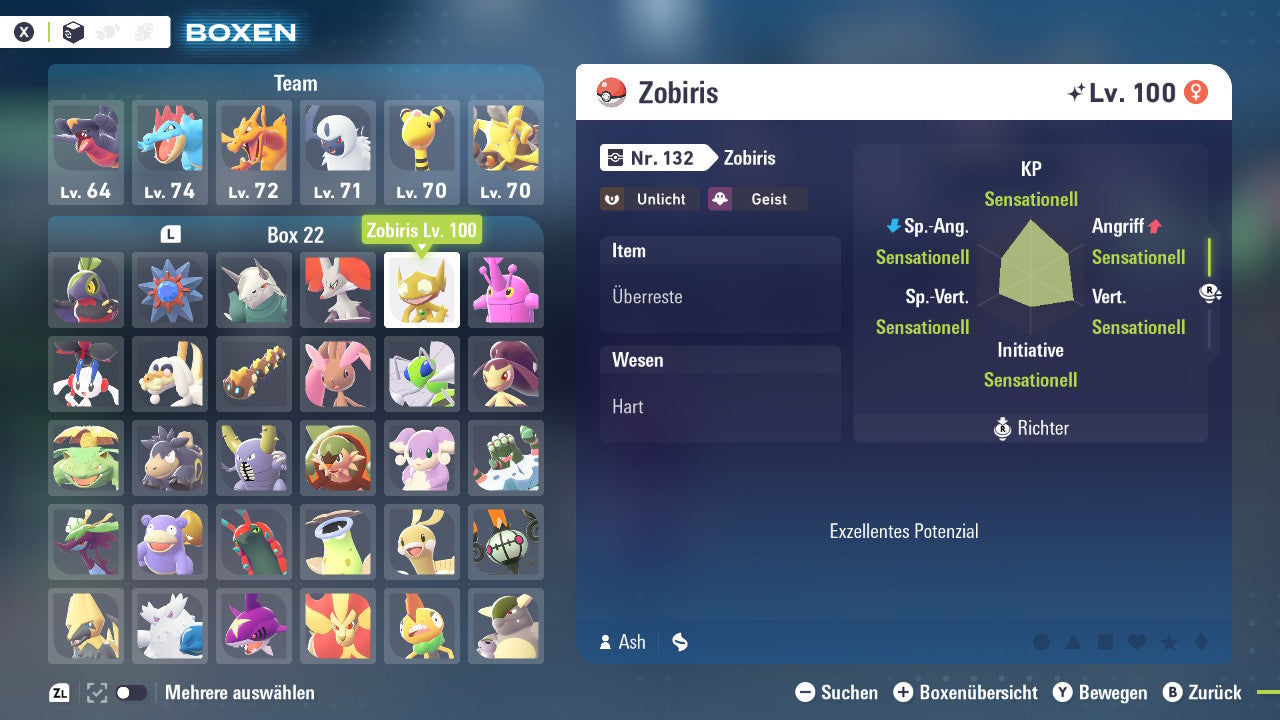The image size is (1280, 720).
Task: Select the Geist type badge
Action: pyautogui.click(x=757, y=199)
